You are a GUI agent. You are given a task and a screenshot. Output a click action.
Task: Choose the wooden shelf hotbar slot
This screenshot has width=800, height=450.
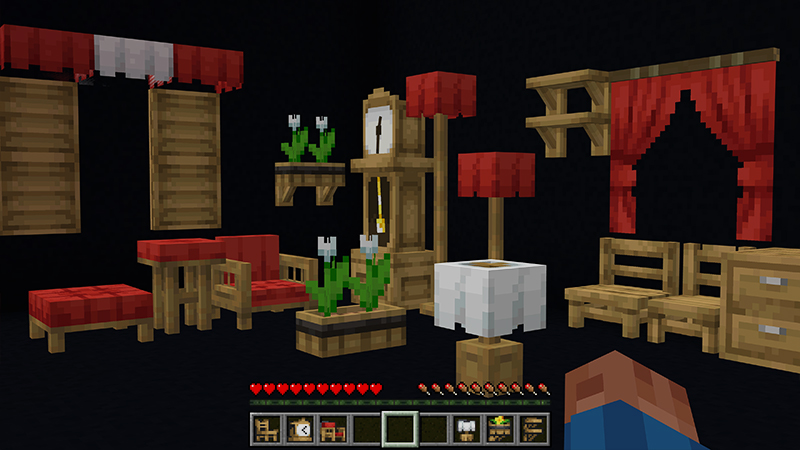click(x=532, y=429)
